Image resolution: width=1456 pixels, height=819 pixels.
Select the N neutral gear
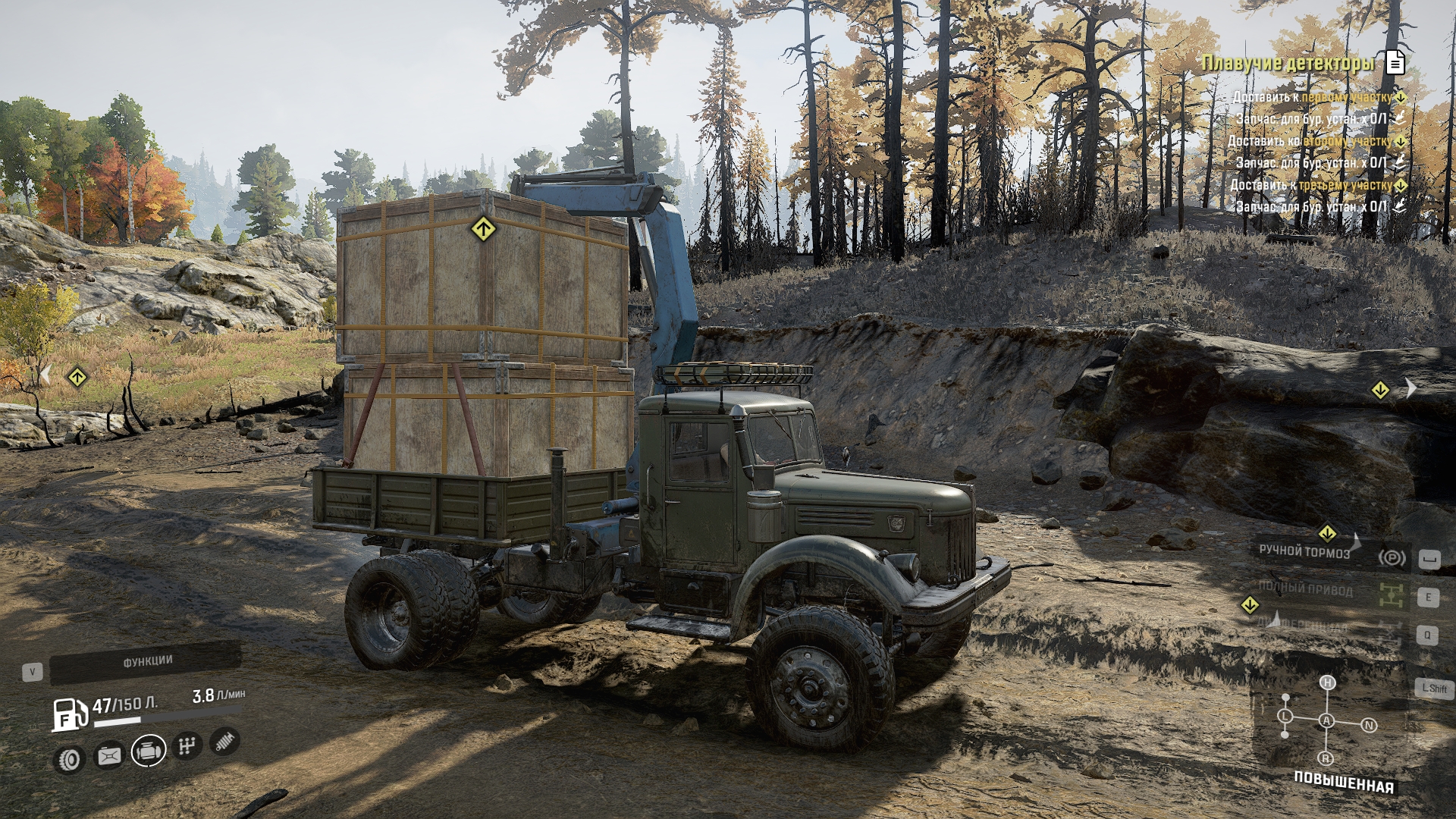pos(1369,725)
